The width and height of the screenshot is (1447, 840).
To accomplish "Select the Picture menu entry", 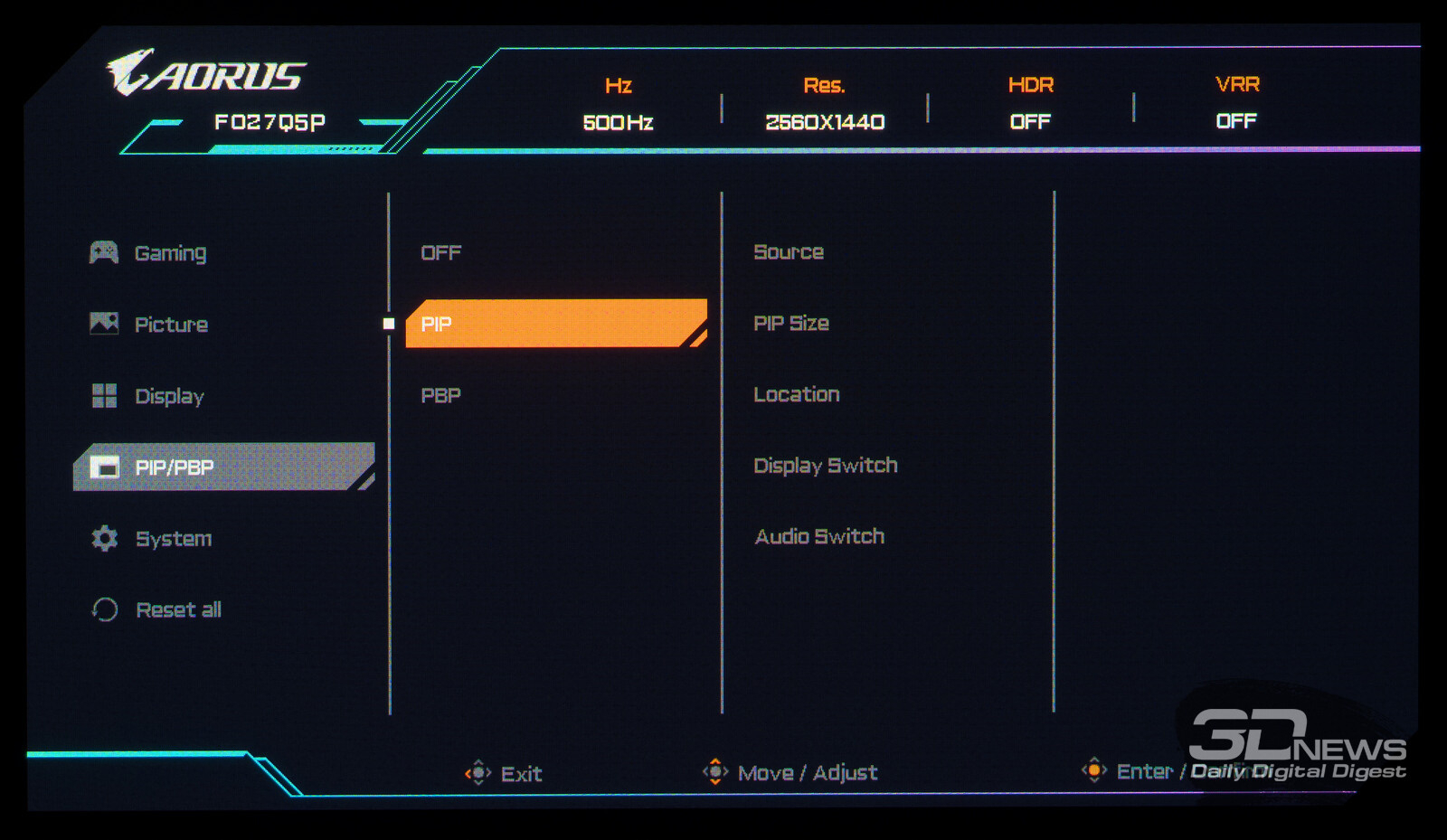I will (171, 325).
